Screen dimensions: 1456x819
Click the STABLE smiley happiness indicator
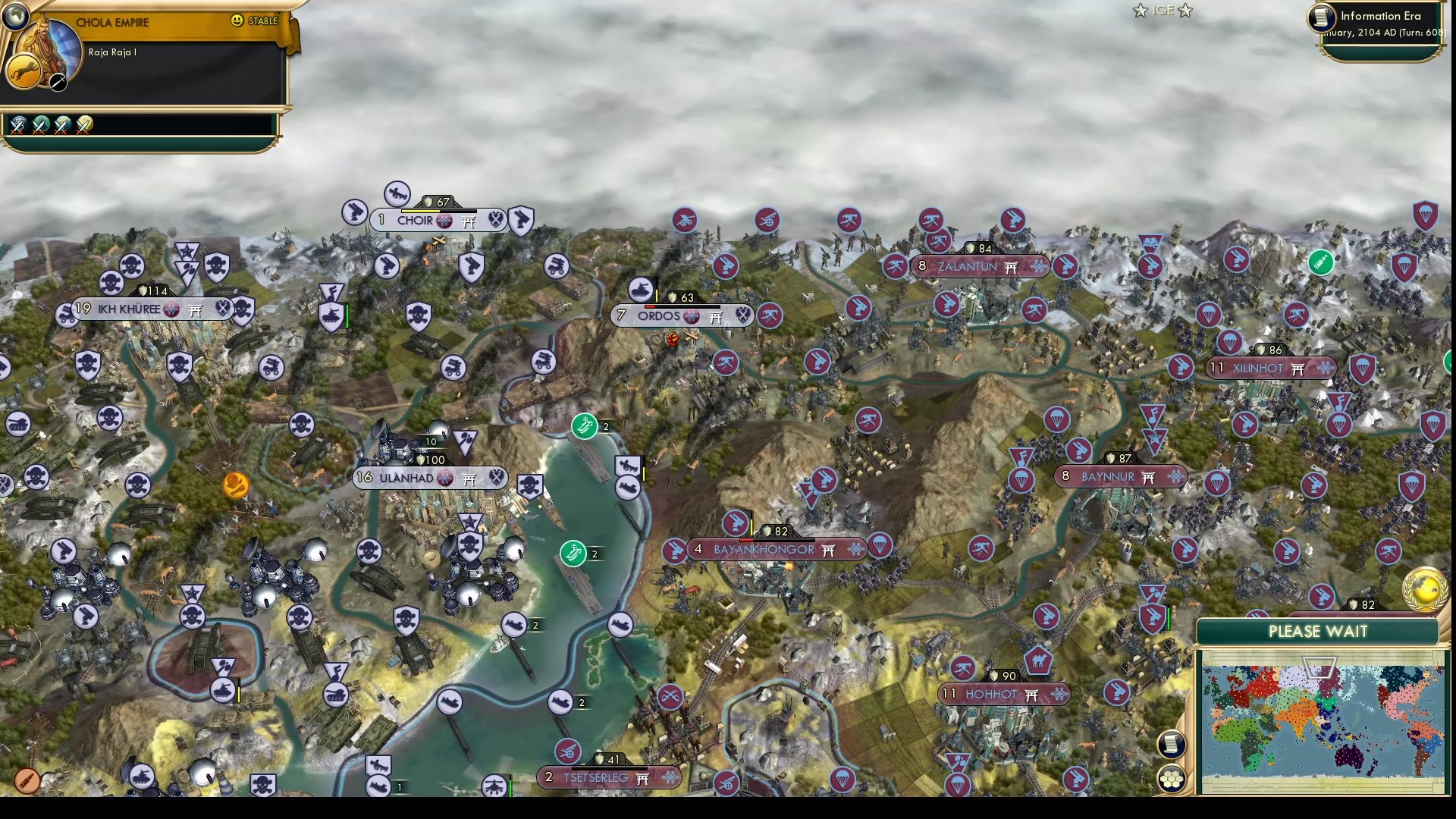tap(237, 21)
